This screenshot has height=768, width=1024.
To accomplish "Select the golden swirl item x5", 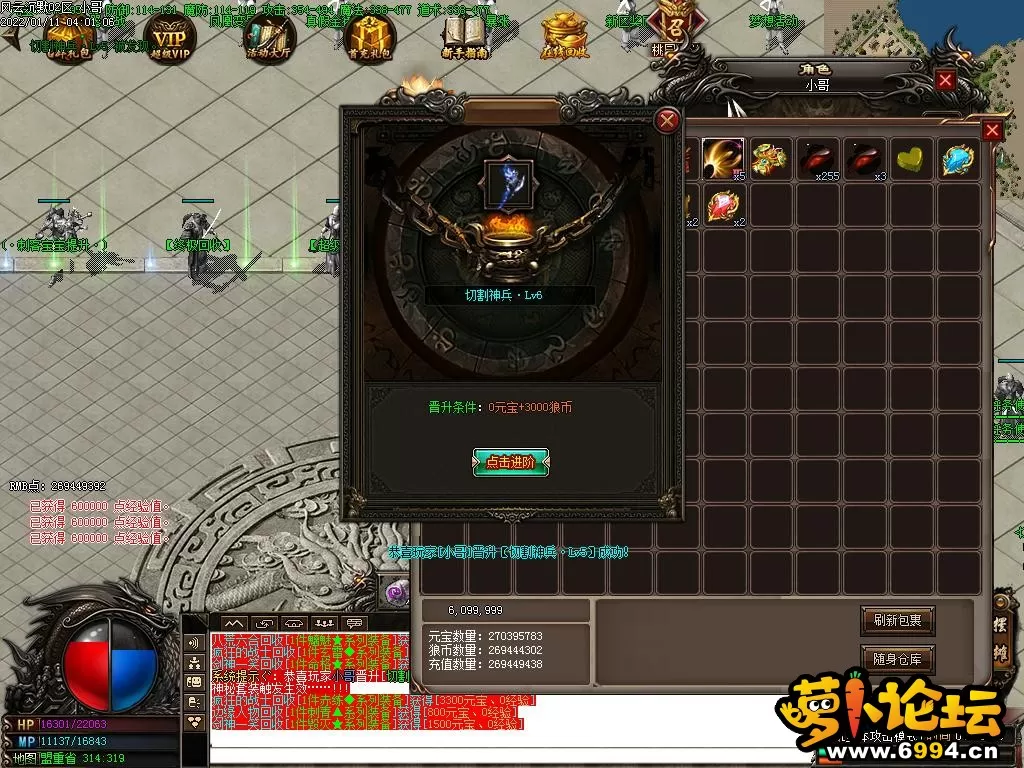I will click(x=723, y=159).
